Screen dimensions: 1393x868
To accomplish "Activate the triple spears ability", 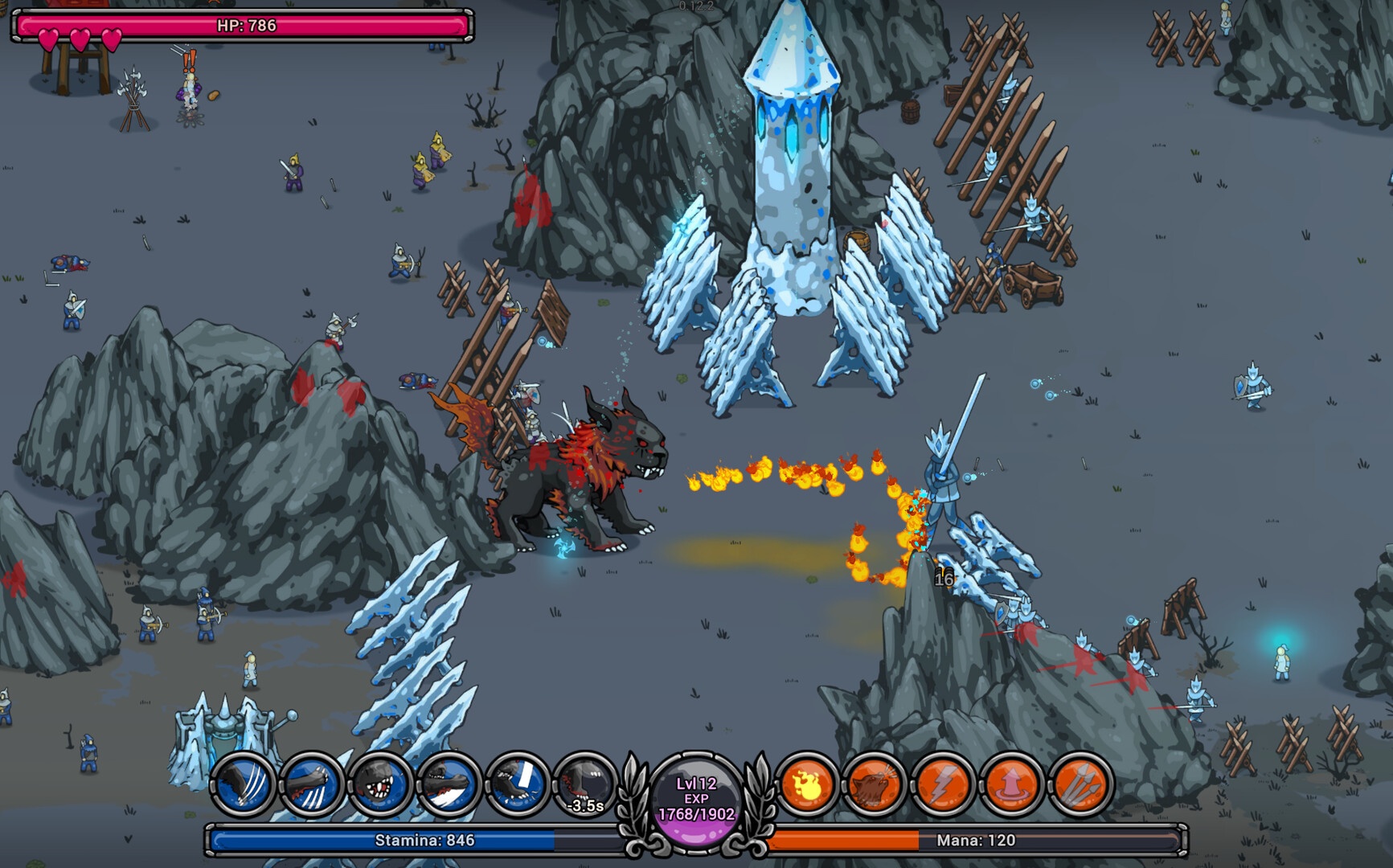I will 1080,784.
